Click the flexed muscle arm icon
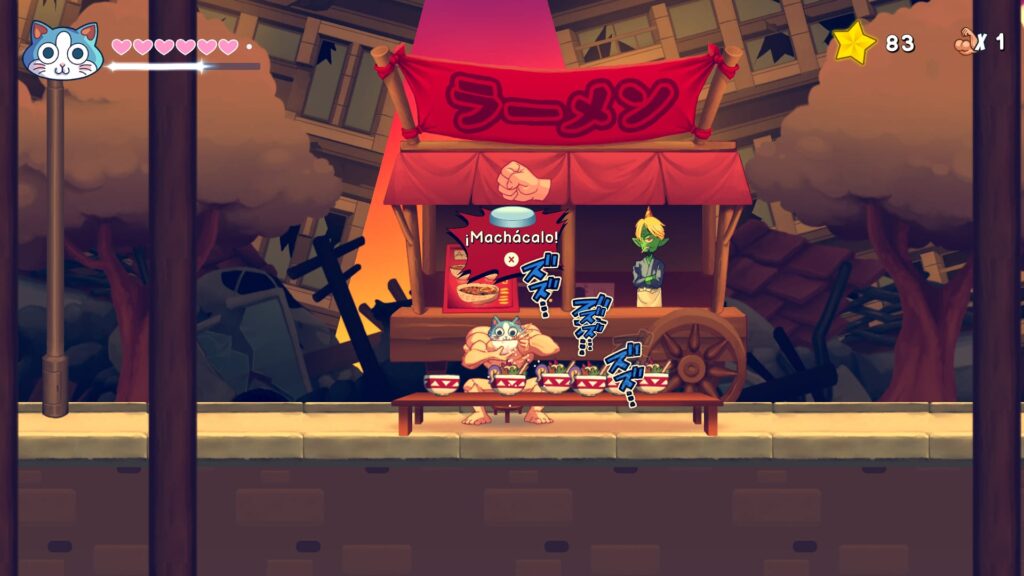The width and height of the screenshot is (1024, 576). point(965,41)
